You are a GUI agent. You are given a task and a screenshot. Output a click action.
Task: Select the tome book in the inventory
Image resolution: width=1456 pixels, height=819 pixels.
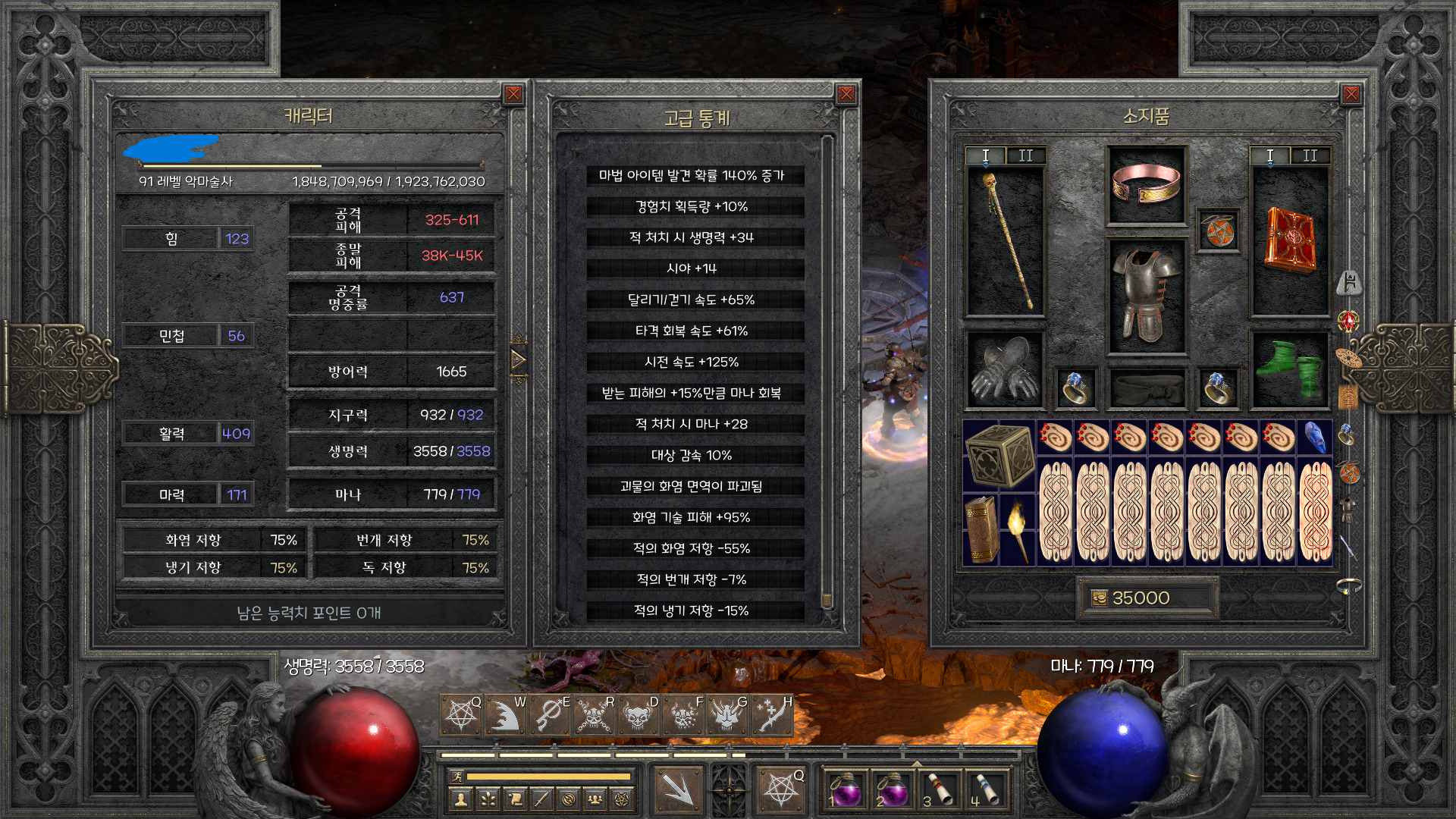point(981,529)
